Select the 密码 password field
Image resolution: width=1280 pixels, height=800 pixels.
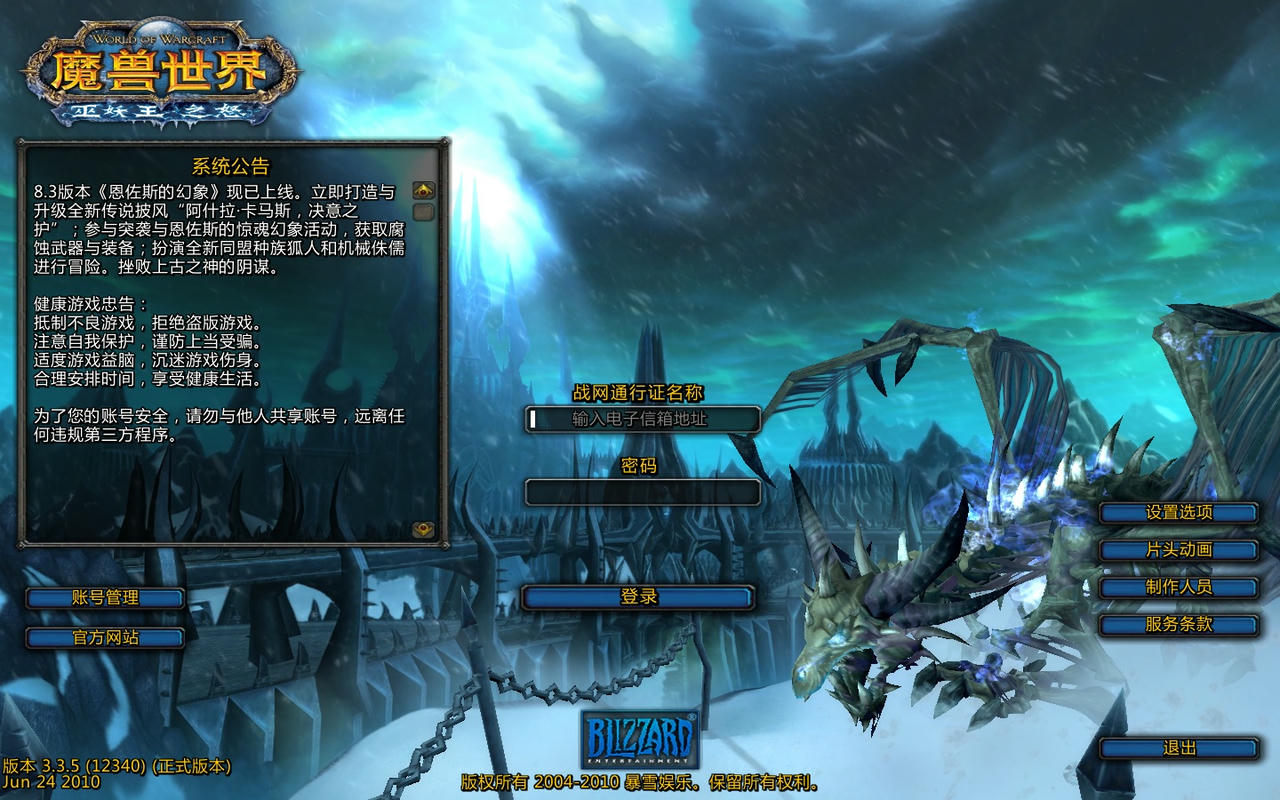coord(642,492)
